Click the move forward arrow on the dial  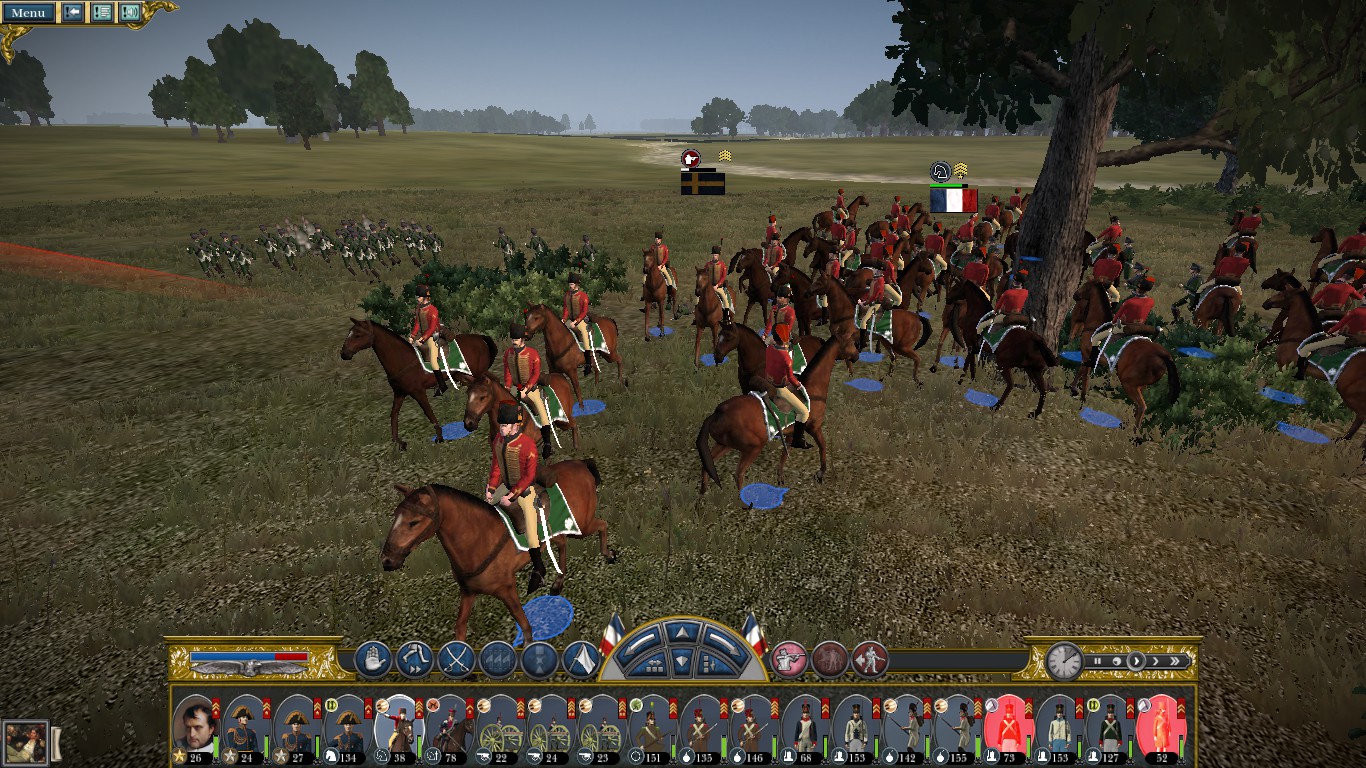pyautogui.click(x=682, y=633)
